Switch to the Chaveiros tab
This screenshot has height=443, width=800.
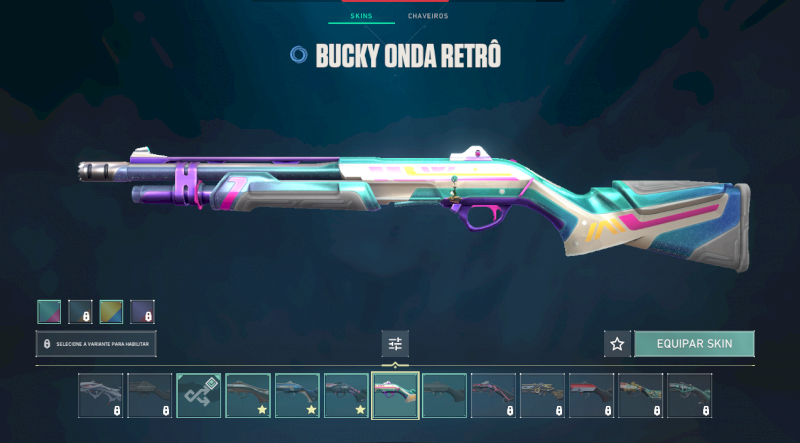pyautogui.click(x=428, y=17)
